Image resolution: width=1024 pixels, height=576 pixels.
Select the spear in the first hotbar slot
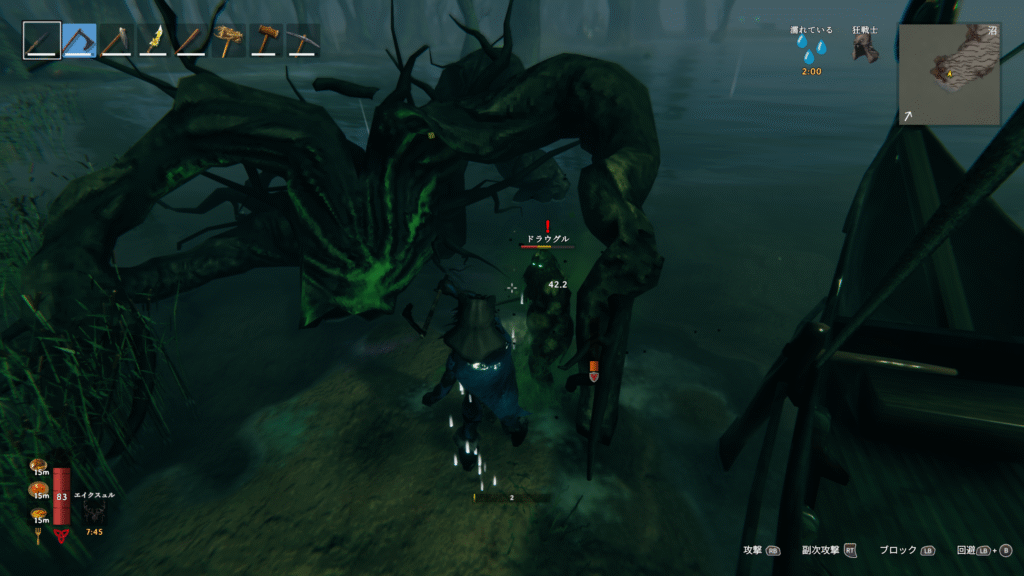pyautogui.click(x=42, y=40)
